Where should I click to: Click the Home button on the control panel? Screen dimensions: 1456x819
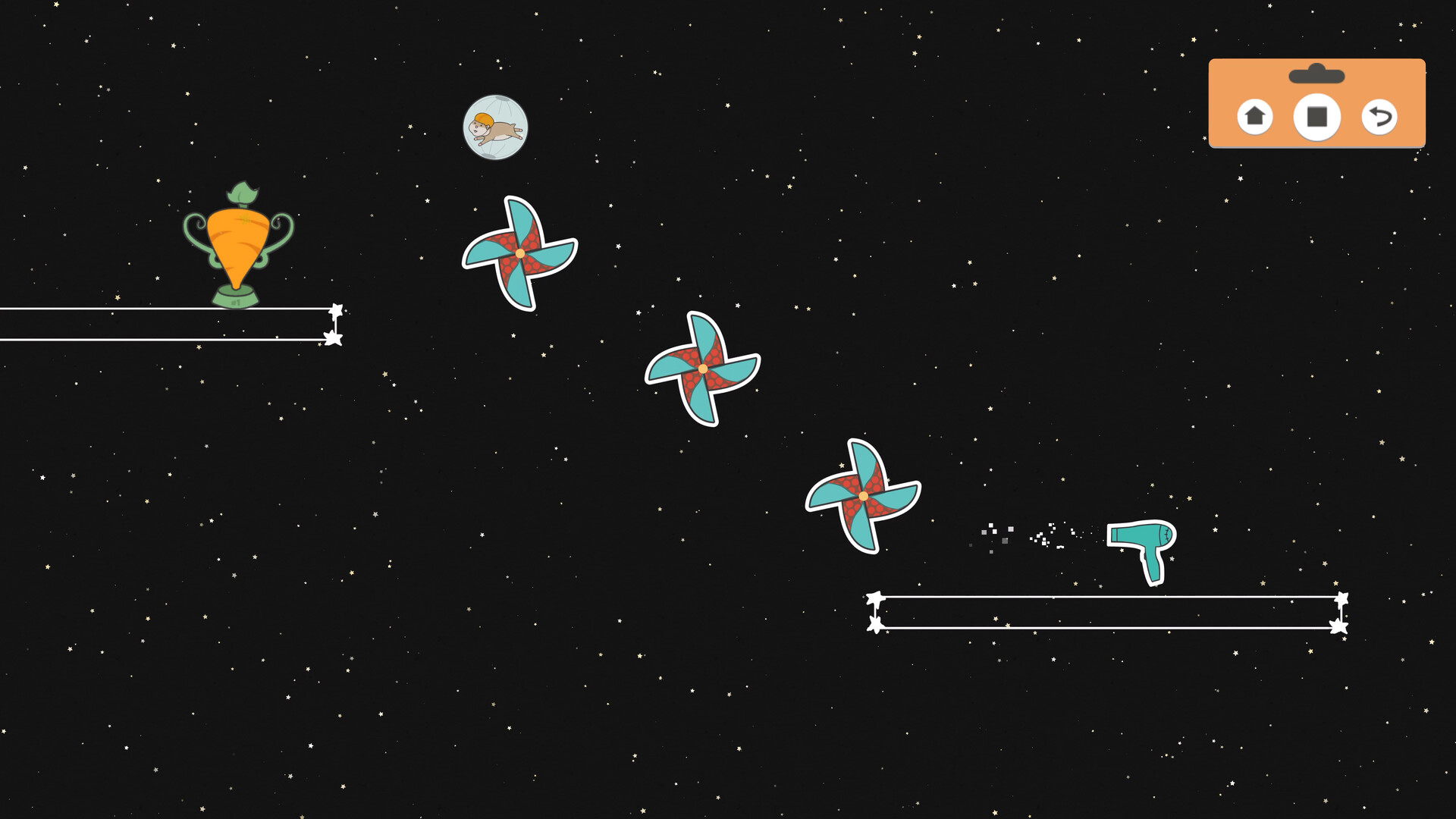[x=1255, y=116]
